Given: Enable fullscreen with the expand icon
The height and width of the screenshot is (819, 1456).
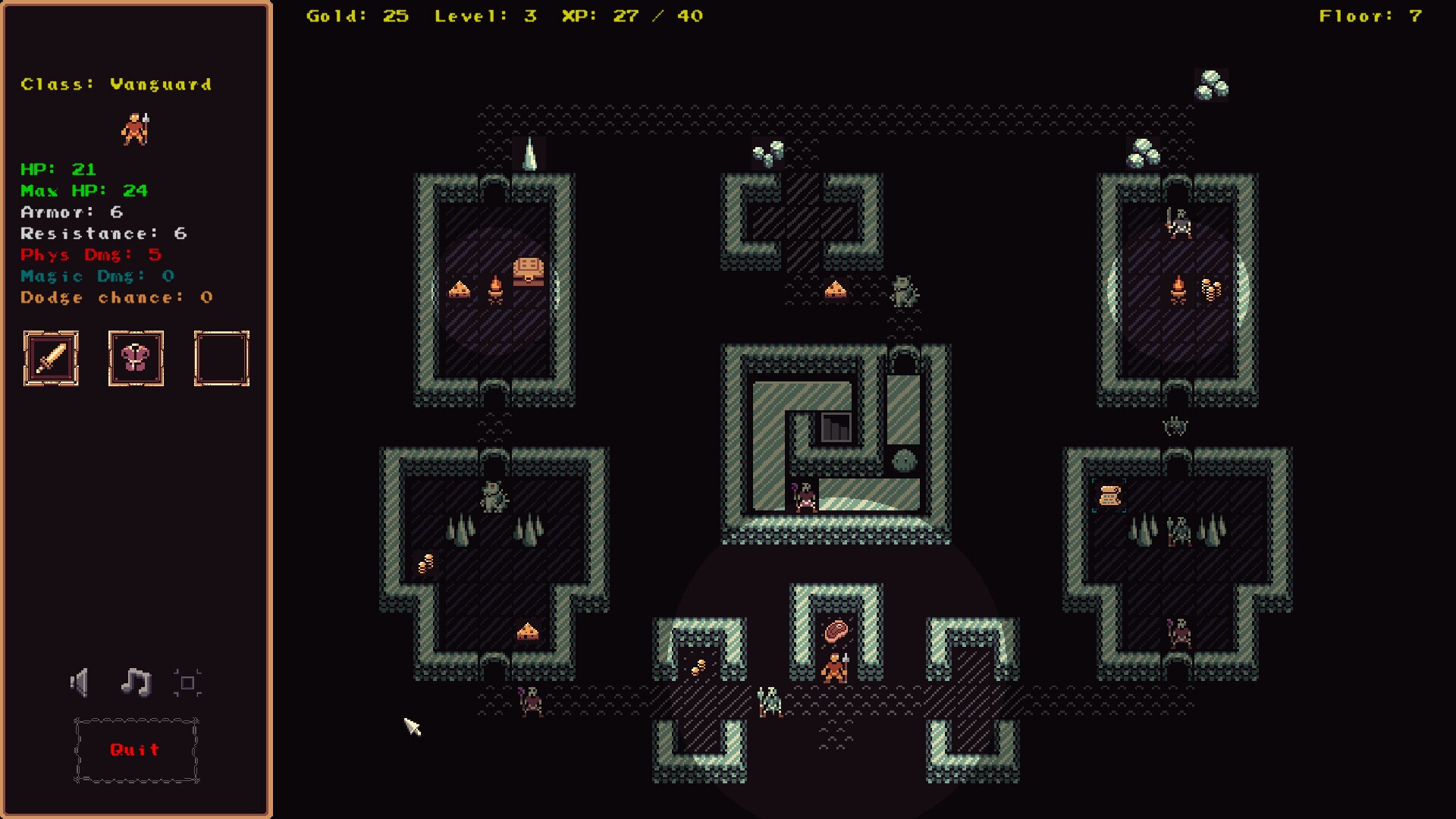Looking at the screenshot, I should [x=187, y=682].
